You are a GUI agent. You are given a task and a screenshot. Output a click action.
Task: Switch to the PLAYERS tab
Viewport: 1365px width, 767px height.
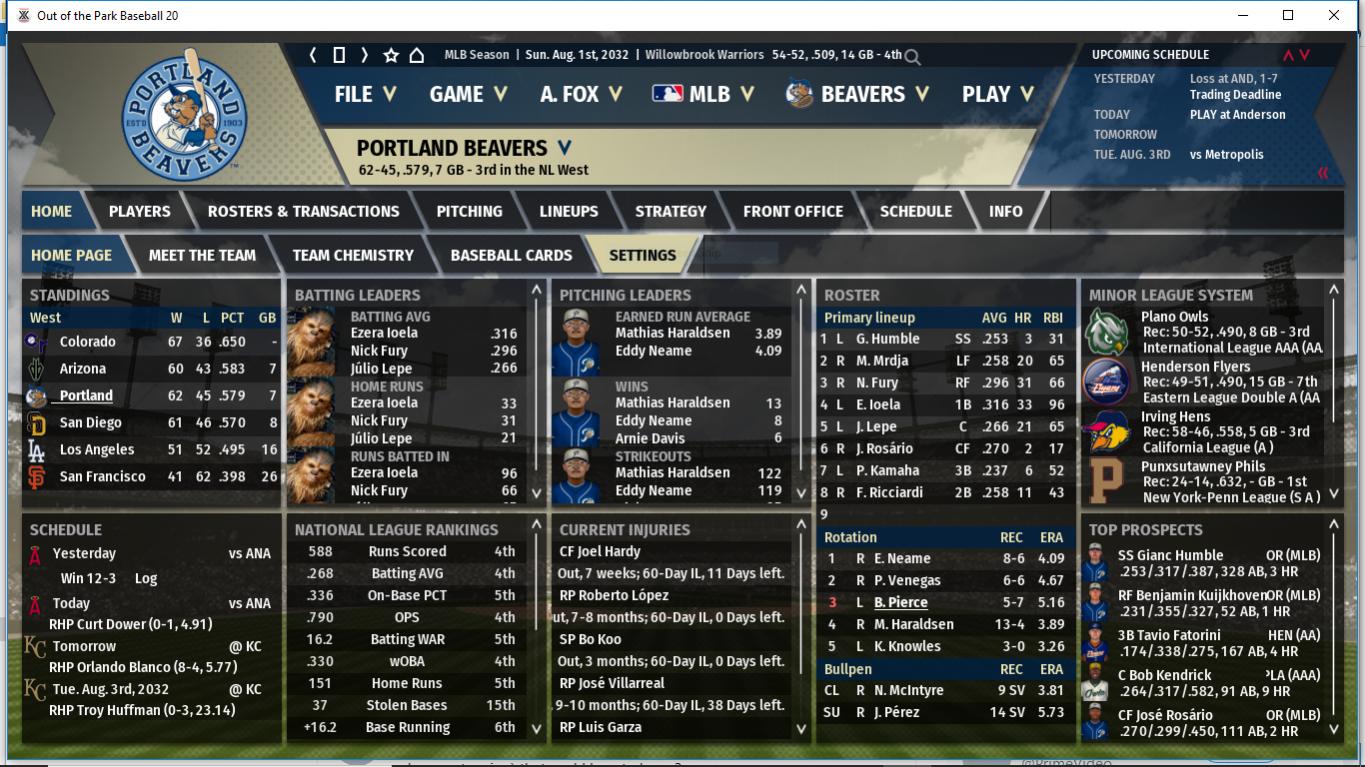[139, 211]
